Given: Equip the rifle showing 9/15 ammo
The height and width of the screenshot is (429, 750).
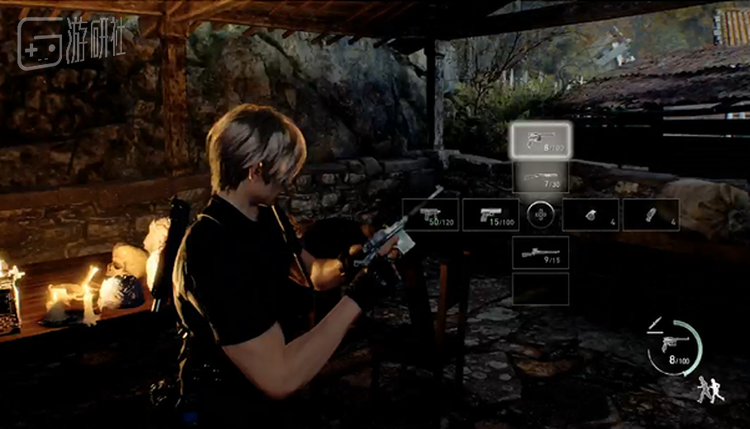Looking at the screenshot, I should (540, 252).
